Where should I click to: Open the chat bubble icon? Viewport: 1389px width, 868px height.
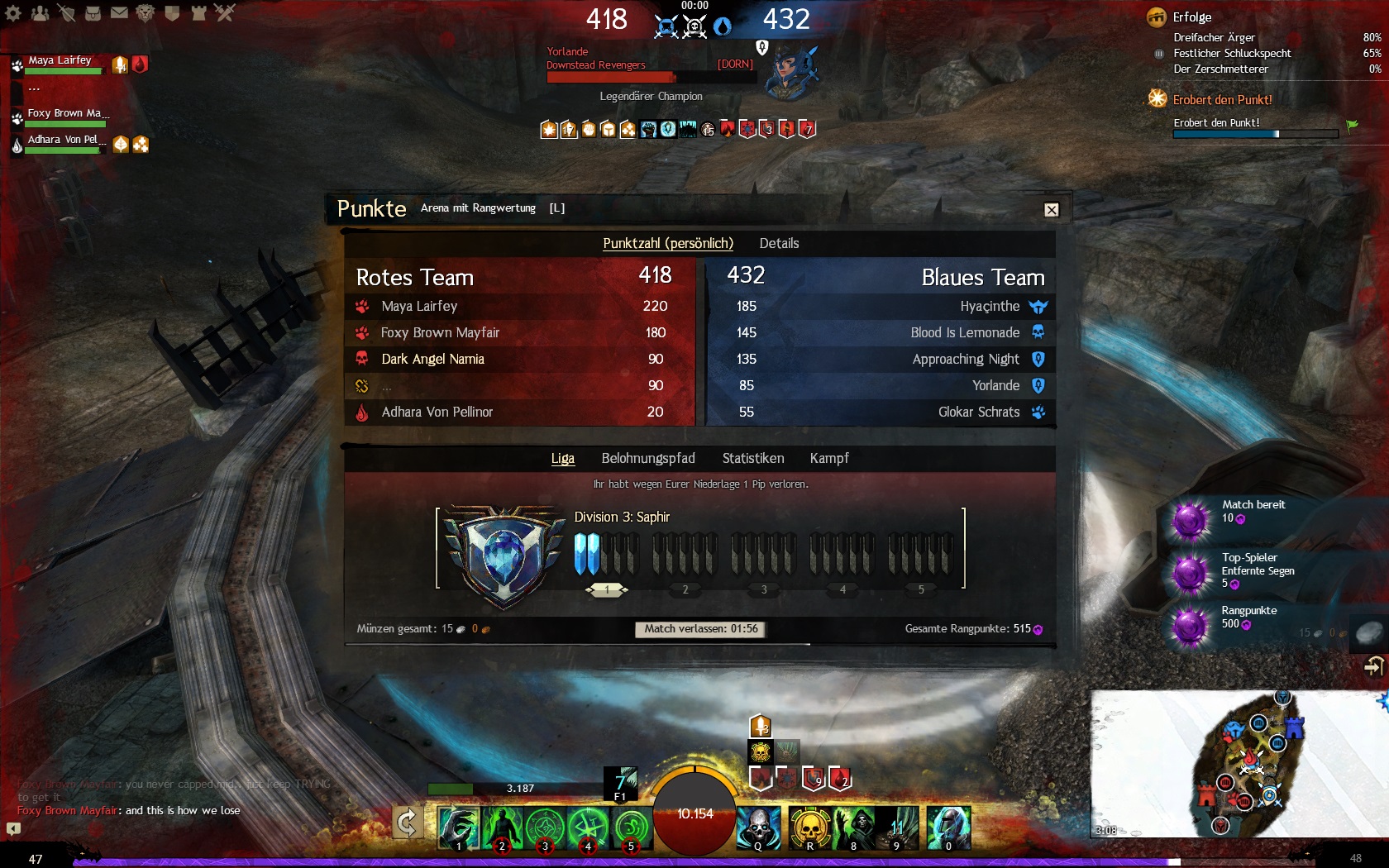(x=14, y=828)
